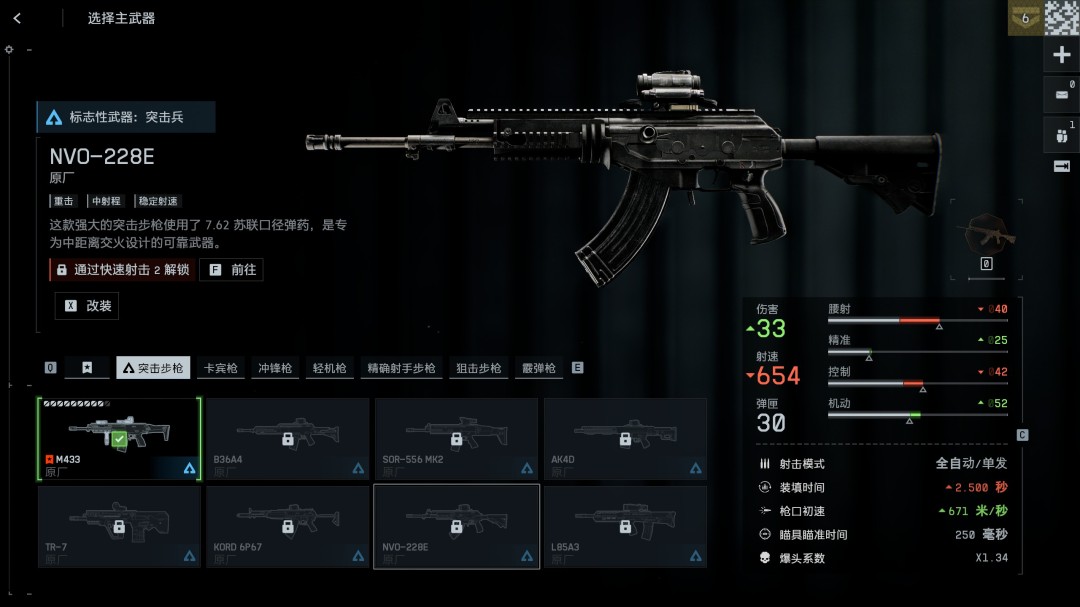Pick the locked AK4D rifle tile
Image resolution: width=1080 pixels, height=607 pixels.
tap(625, 438)
